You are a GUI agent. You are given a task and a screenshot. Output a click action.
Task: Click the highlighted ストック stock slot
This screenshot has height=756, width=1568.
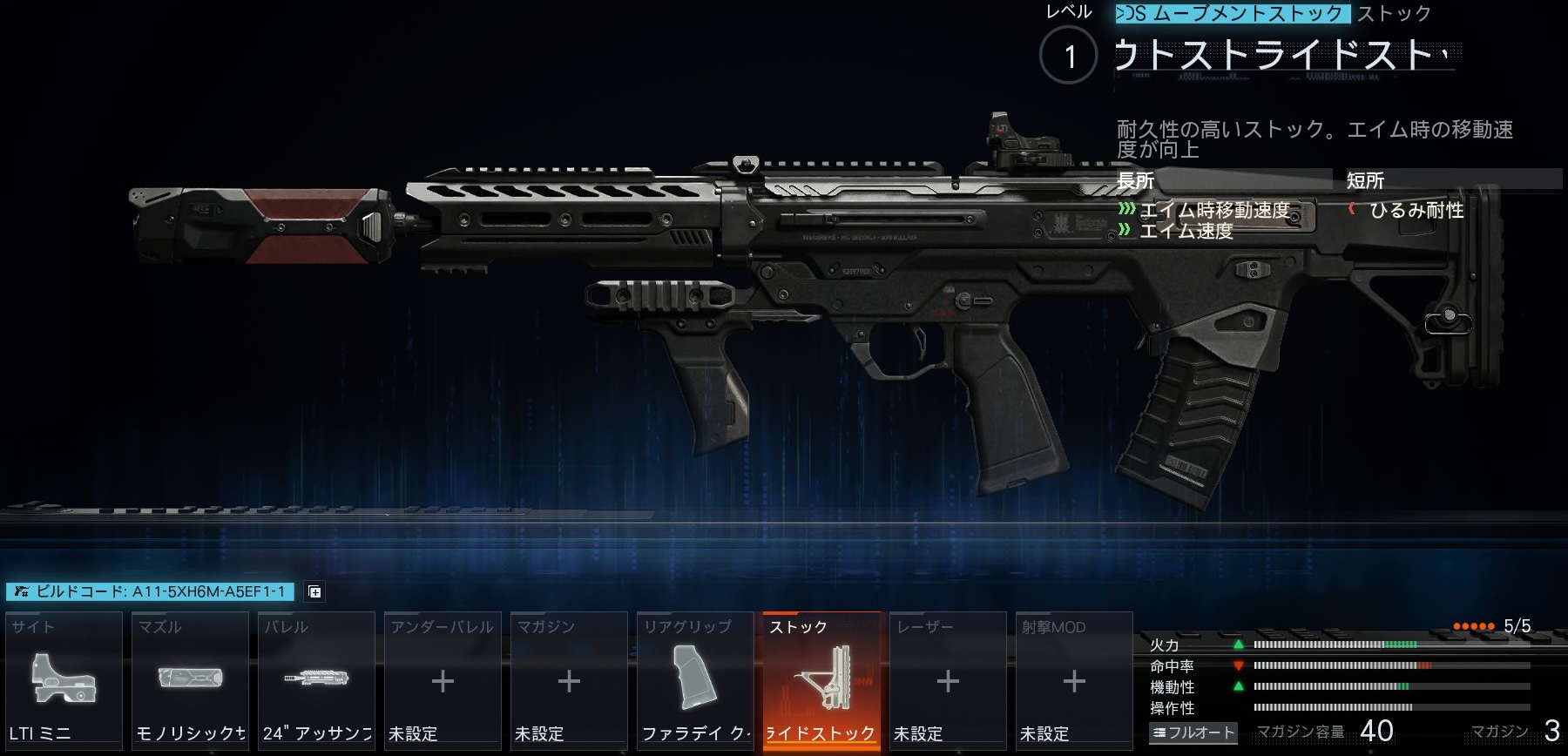821,681
